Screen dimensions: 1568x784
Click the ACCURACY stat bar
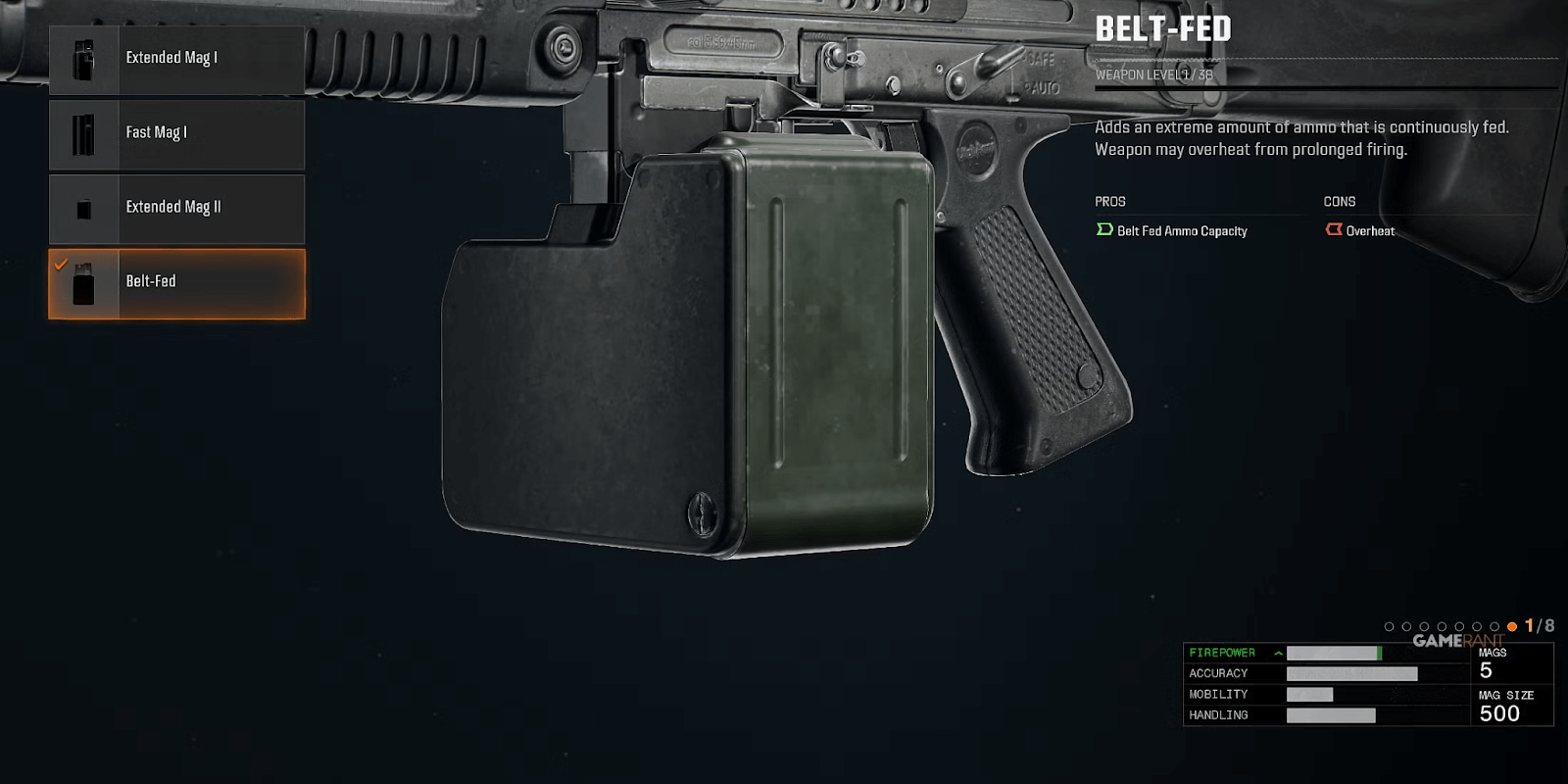pyautogui.click(x=1354, y=673)
